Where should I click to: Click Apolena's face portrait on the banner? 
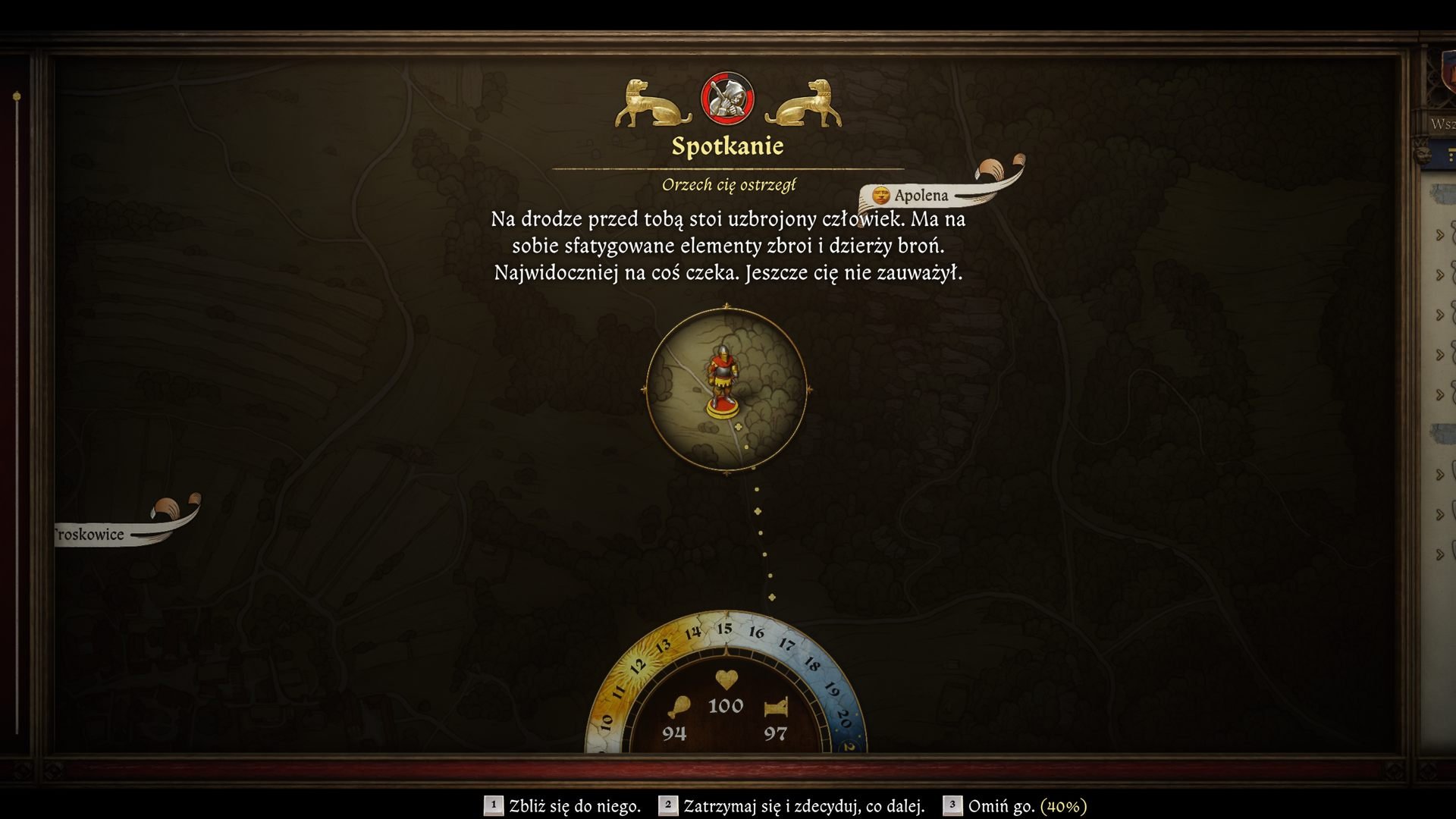(x=880, y=195)
